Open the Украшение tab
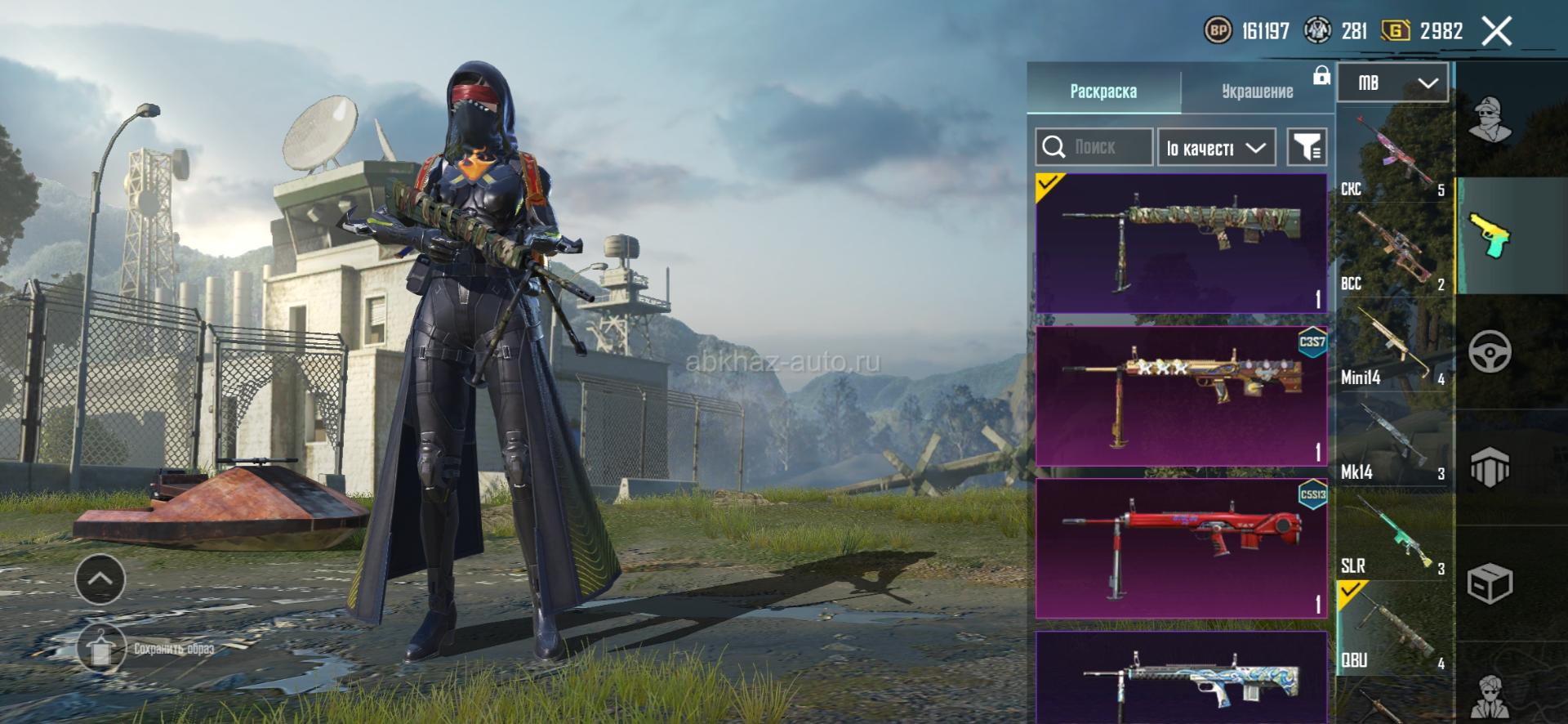Image resolution: width=1568 pixels, height=724 pixels. 1256,92
